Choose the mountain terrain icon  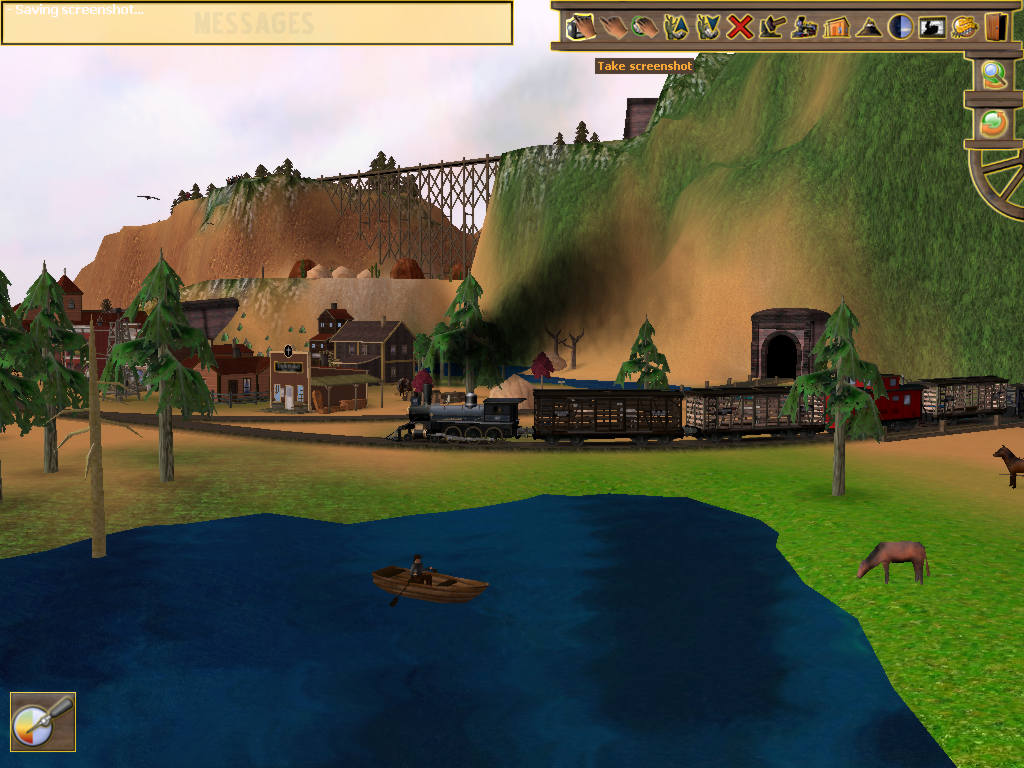pyautogui.click(x=868, y=26)
